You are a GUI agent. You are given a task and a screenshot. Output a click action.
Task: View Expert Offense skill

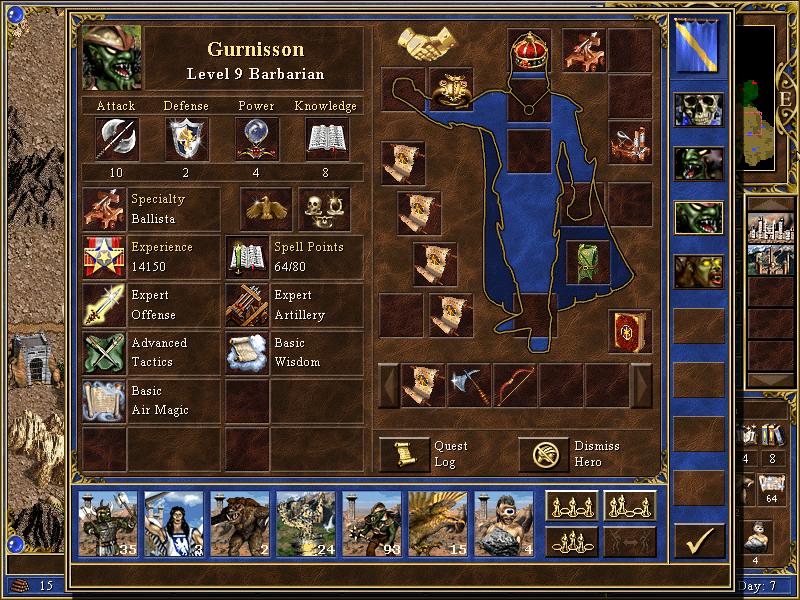point(104,305)
